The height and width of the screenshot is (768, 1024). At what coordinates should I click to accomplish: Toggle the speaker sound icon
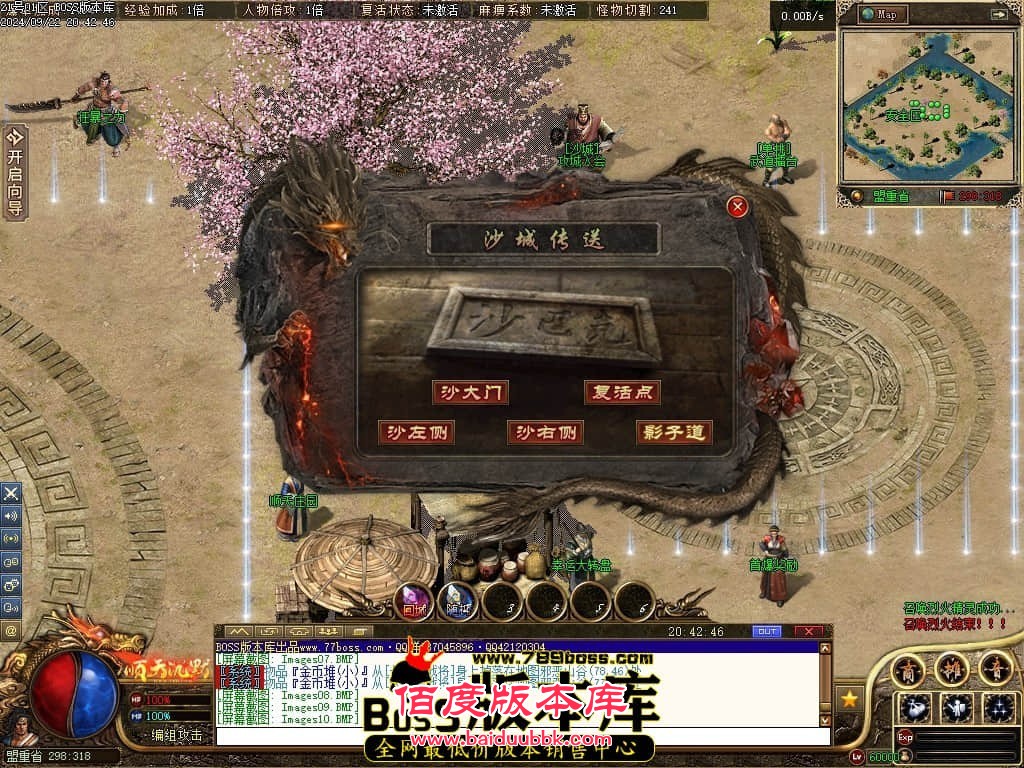click(x=11, y=516)
